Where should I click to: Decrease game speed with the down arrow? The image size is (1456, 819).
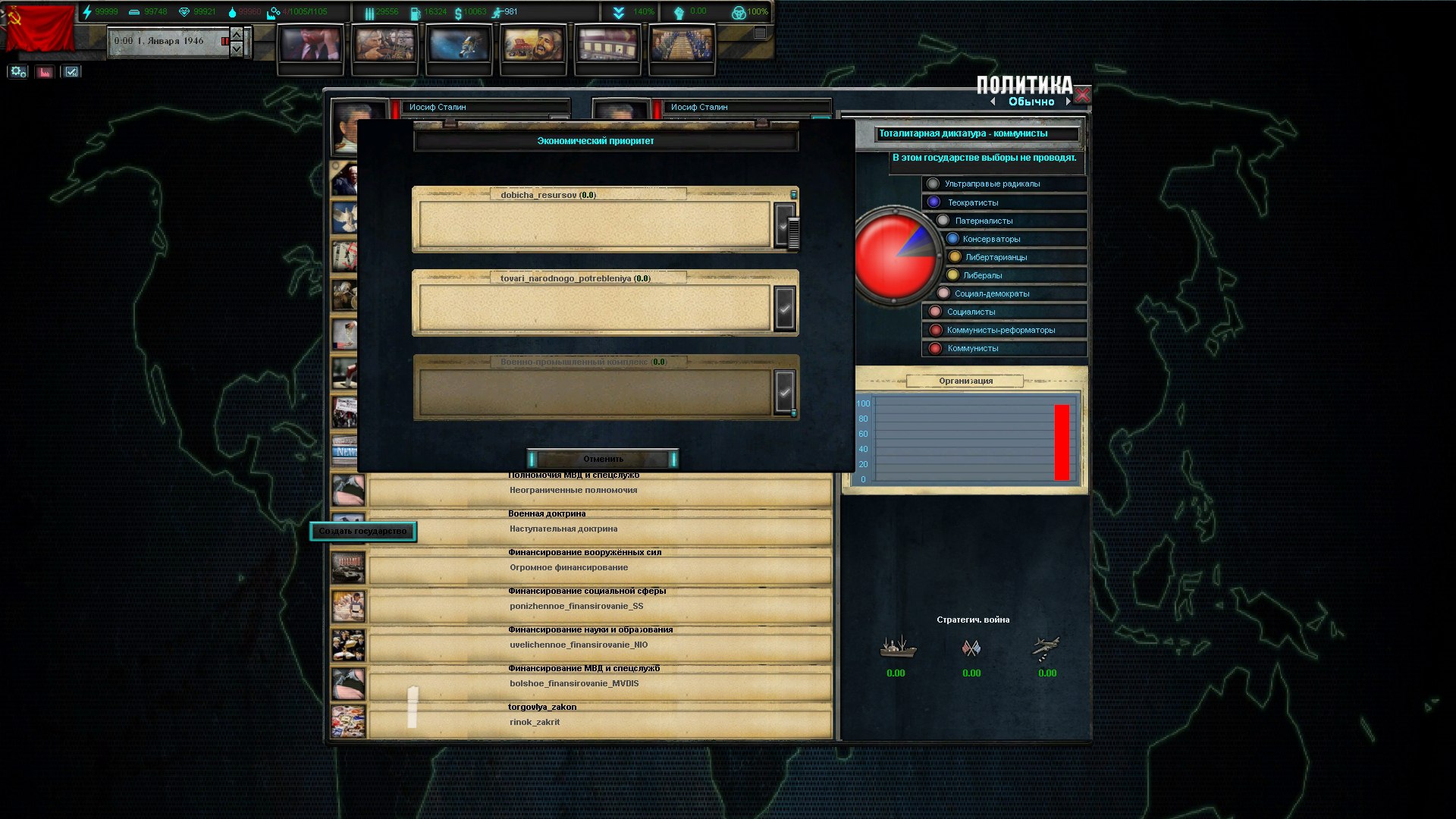pyautogui.click(x=237, y=49)
